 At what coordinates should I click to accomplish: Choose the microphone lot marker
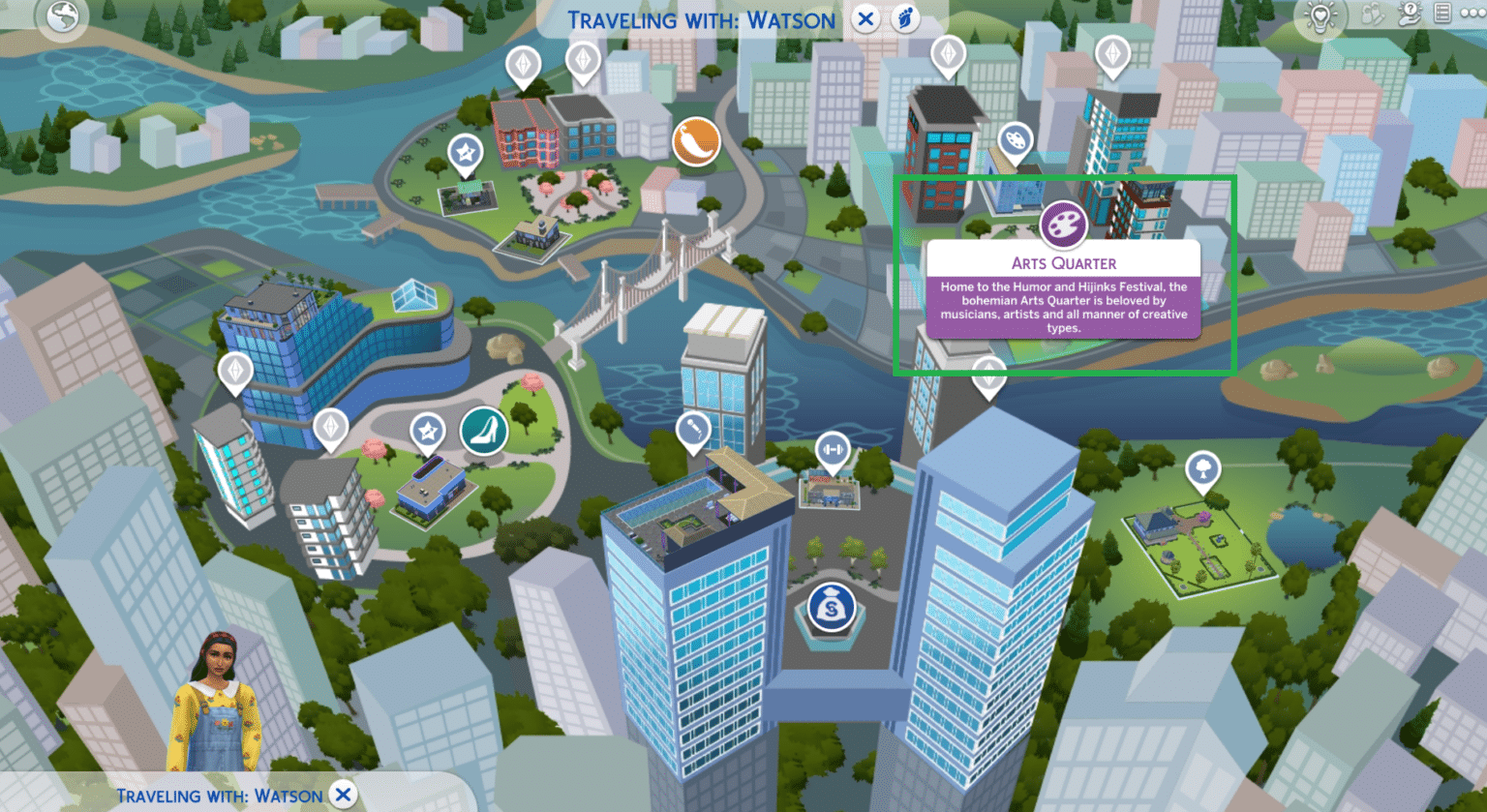[x=693, y=429]
